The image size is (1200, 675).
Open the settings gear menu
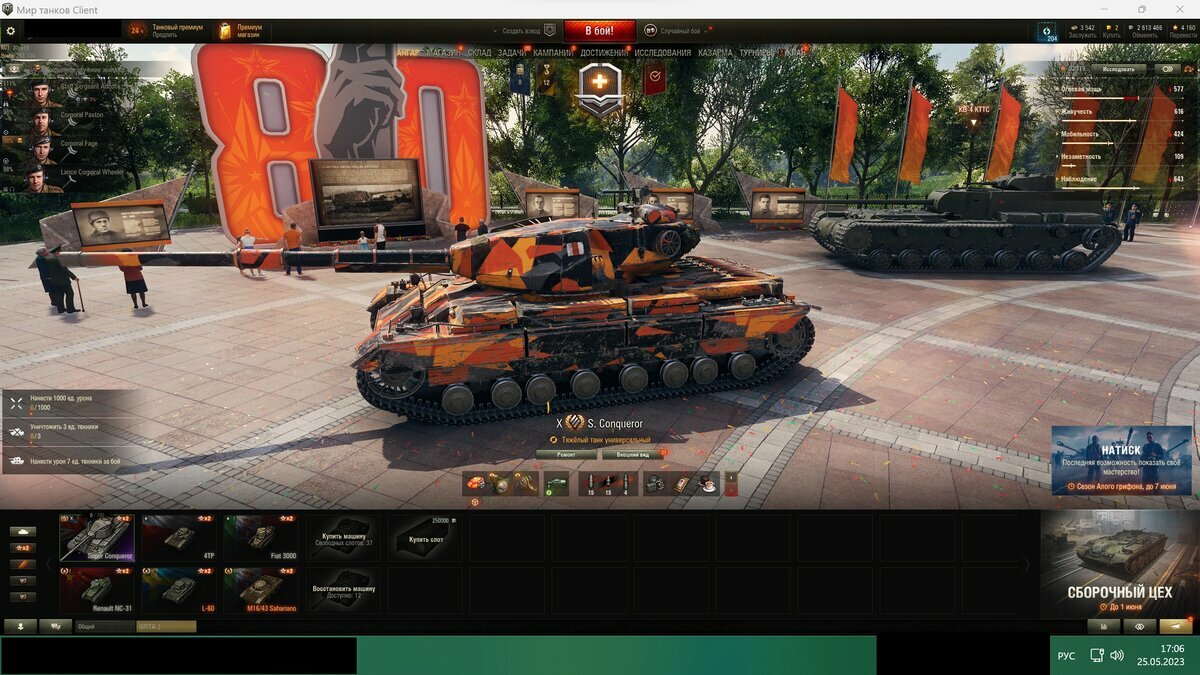click(11, 31)
